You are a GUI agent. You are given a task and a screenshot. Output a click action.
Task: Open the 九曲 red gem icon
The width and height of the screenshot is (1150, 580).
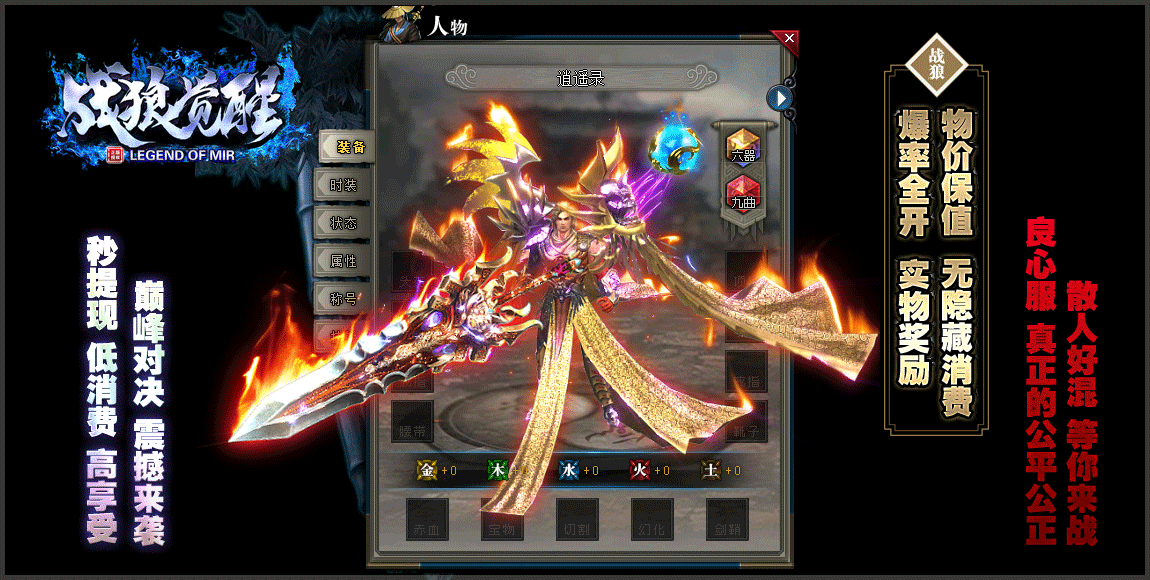coord(742,193)
